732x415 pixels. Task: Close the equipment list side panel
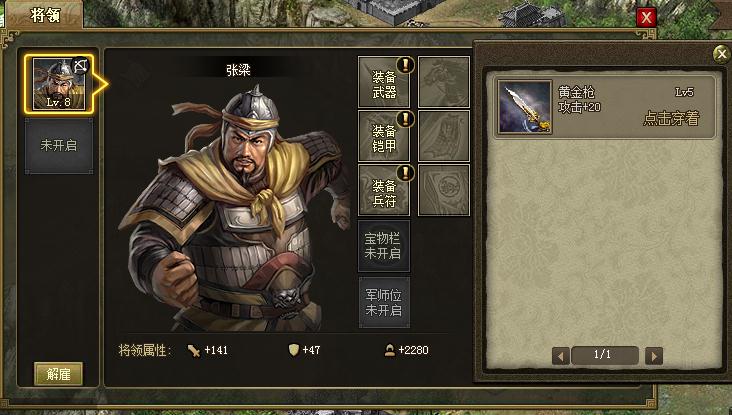[x=721, y=54]
